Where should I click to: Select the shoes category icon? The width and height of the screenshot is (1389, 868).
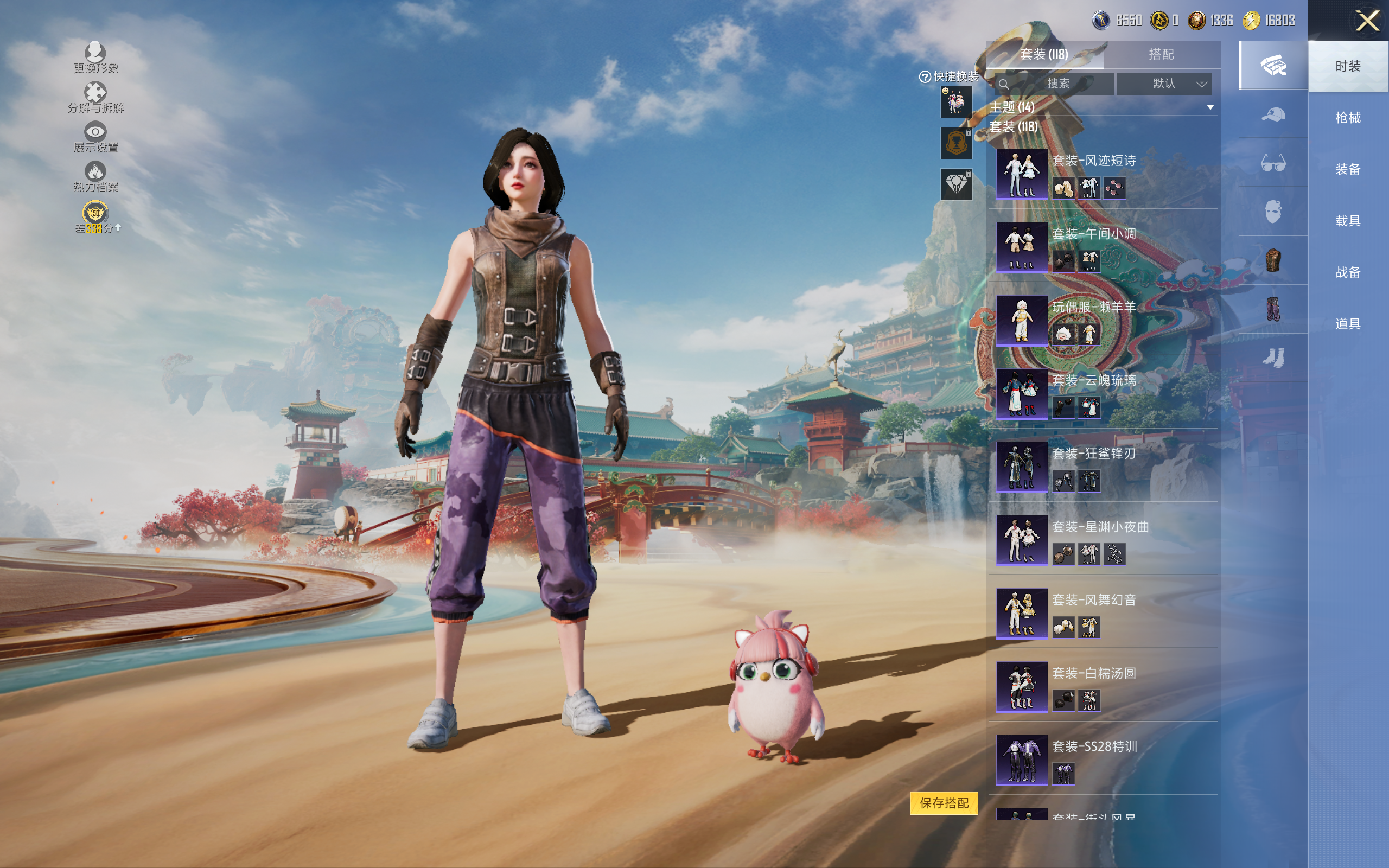pyautogui.click(x=1272, y=358)
